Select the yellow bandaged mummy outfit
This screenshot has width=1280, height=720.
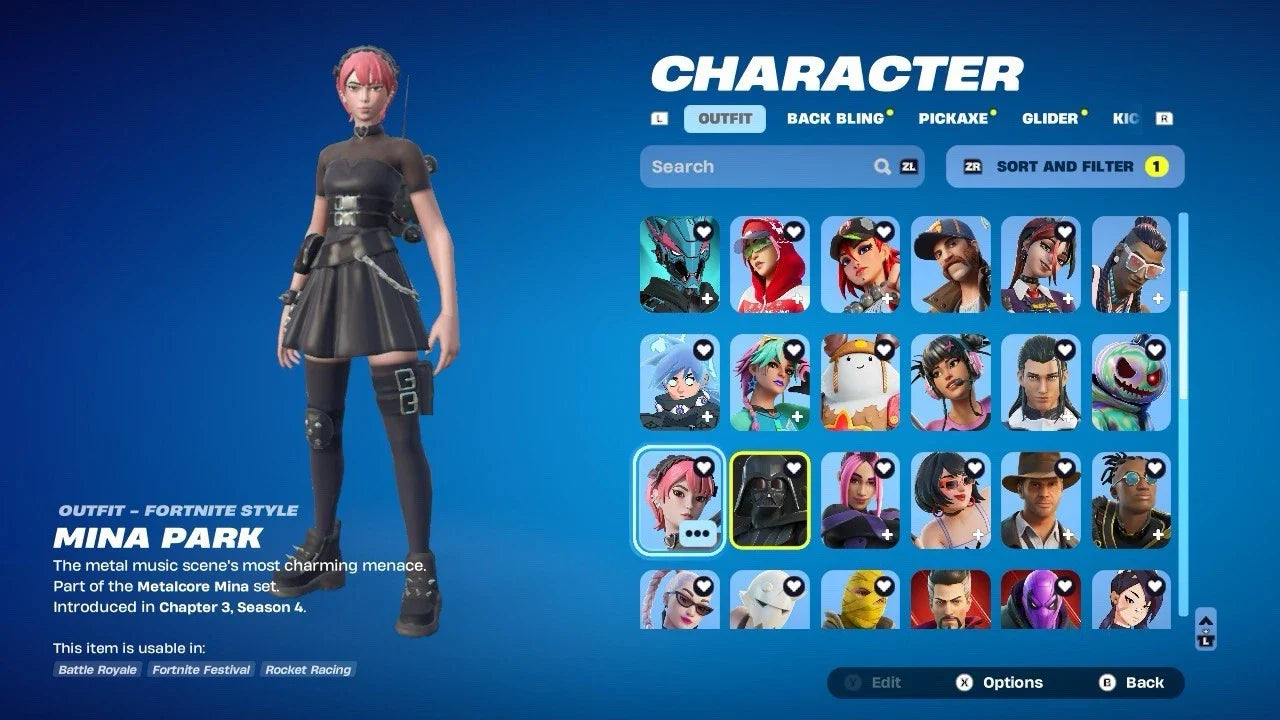click(860, 600)
